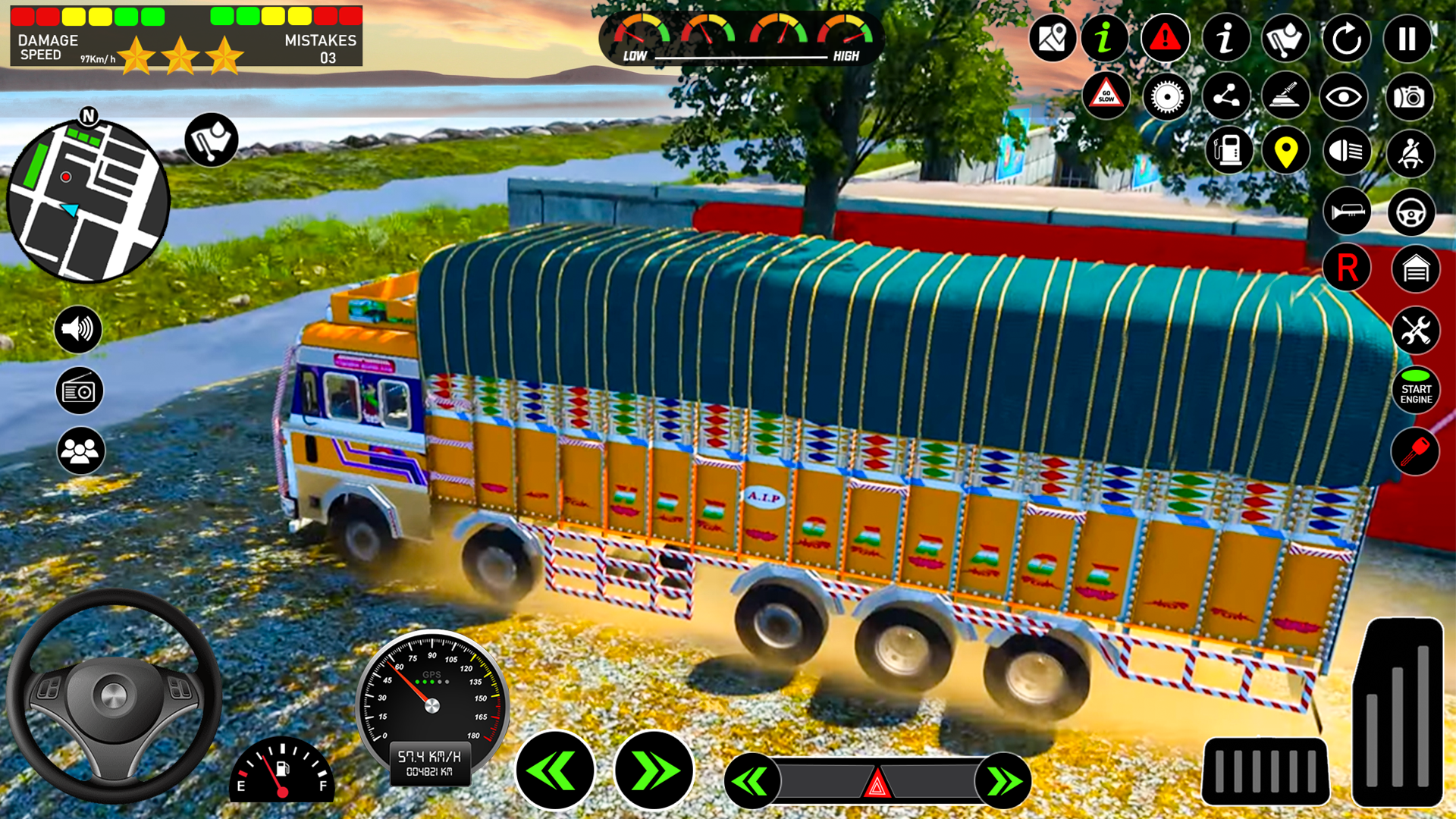Open the settings gear icon
This screenshot has height=819, width=1456.
click(1166, 97)
